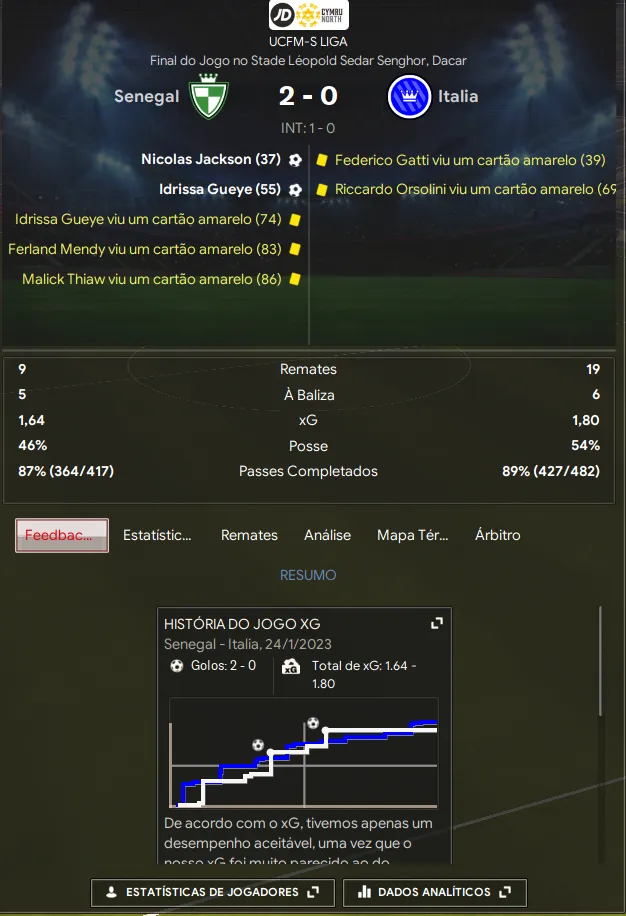Select Ferland Mendy's yellow card event
The image size is (626, 916).
144,249
